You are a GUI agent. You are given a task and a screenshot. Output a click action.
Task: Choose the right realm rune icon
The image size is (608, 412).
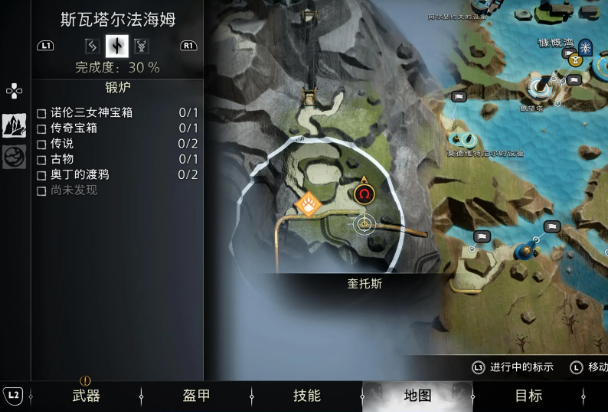(x=141, y=45)
